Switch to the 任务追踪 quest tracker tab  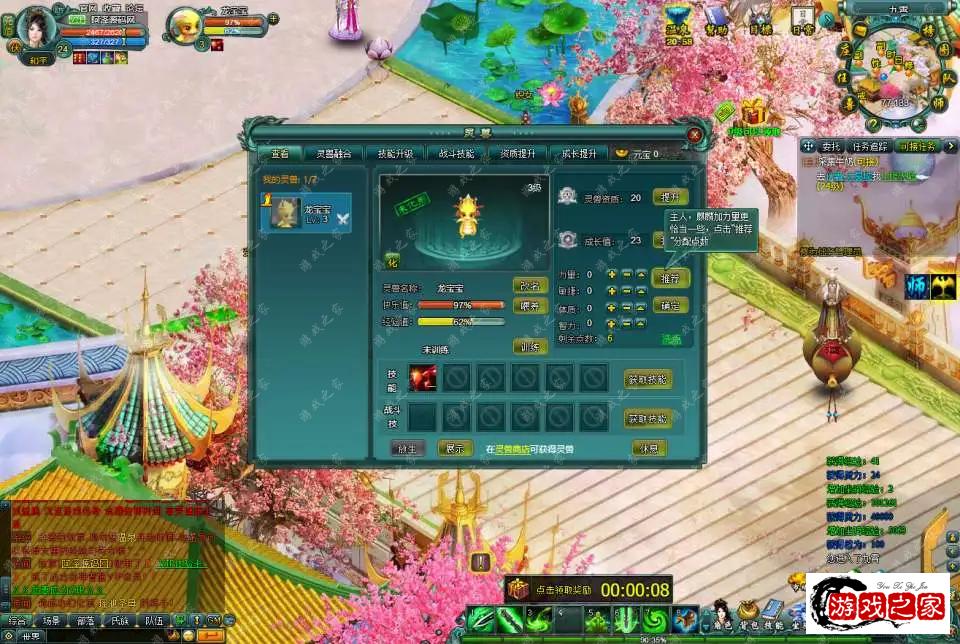pos(869,146)
